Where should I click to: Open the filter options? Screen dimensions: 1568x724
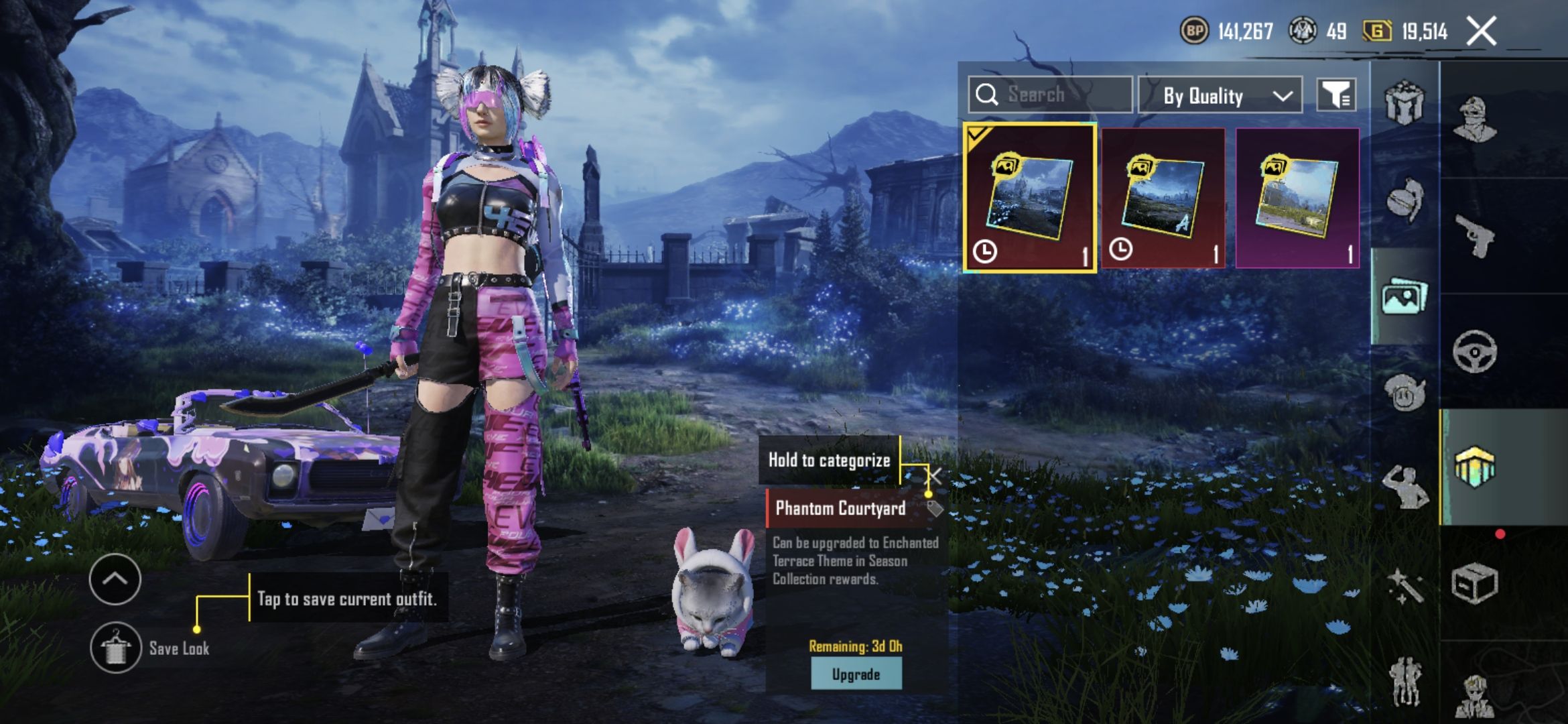point(1336,95)
